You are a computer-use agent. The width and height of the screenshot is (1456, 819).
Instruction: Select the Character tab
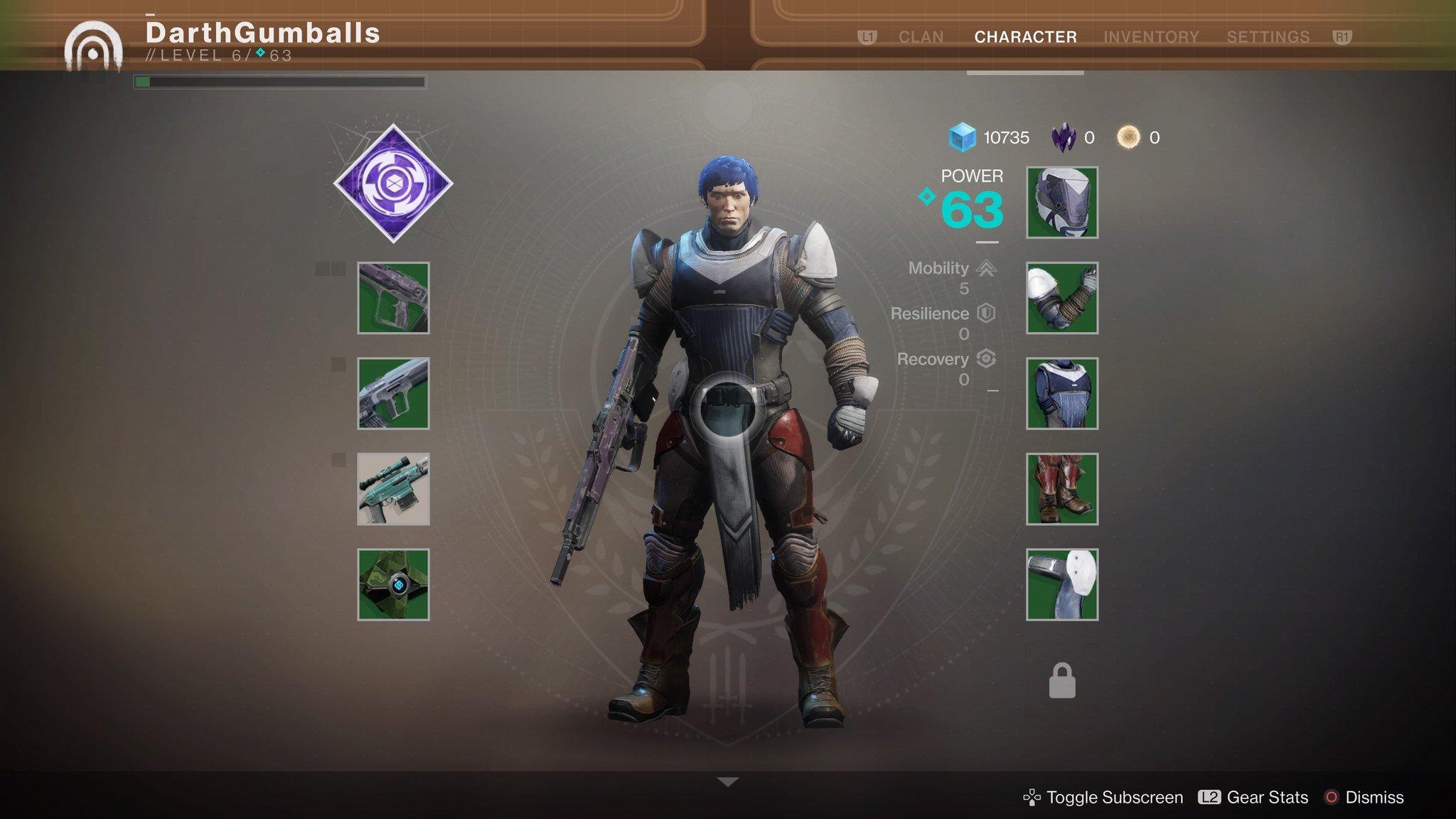click(x=1025, y=37)
